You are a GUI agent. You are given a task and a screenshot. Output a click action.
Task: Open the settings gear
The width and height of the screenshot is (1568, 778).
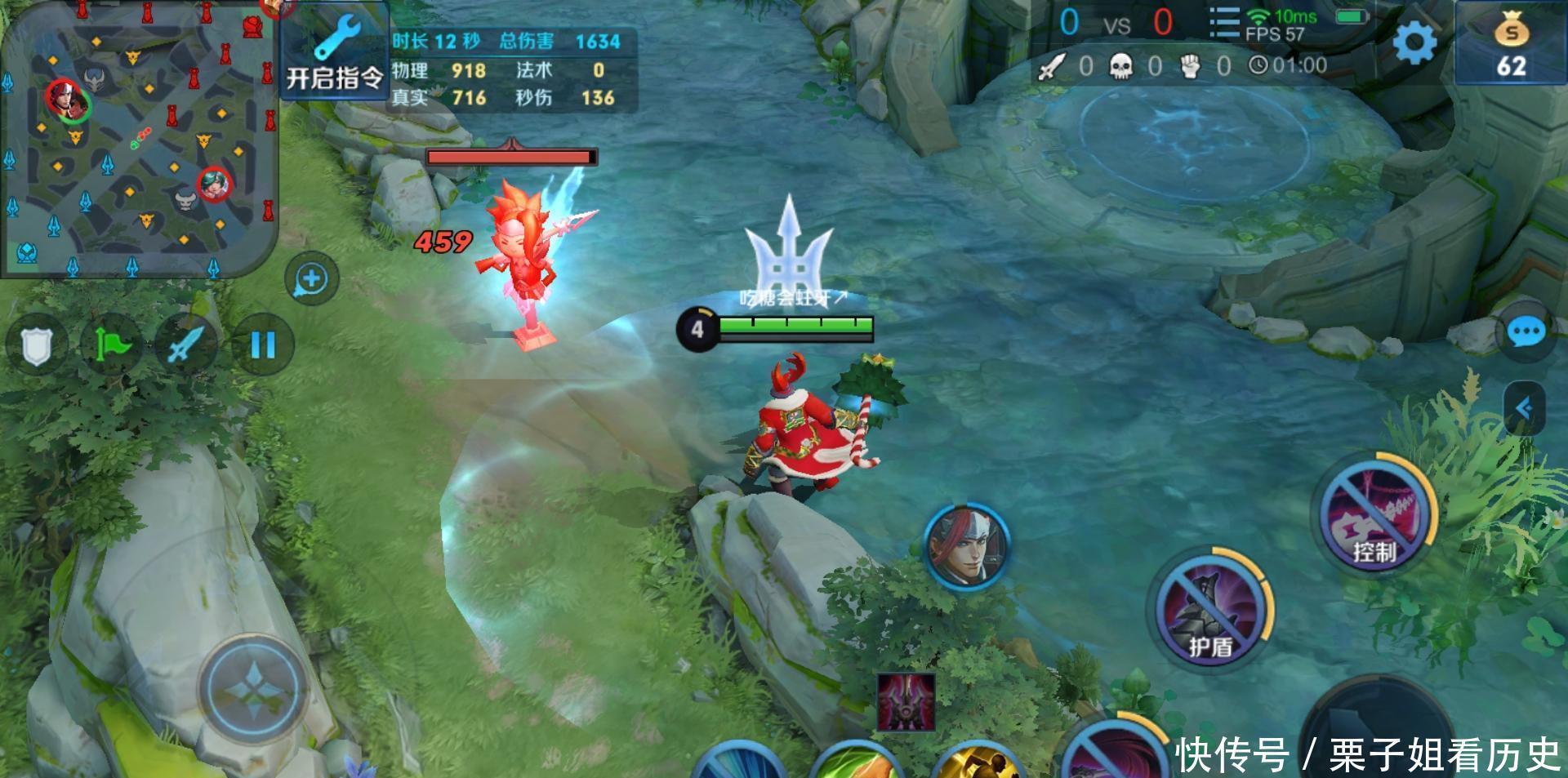1414,43
